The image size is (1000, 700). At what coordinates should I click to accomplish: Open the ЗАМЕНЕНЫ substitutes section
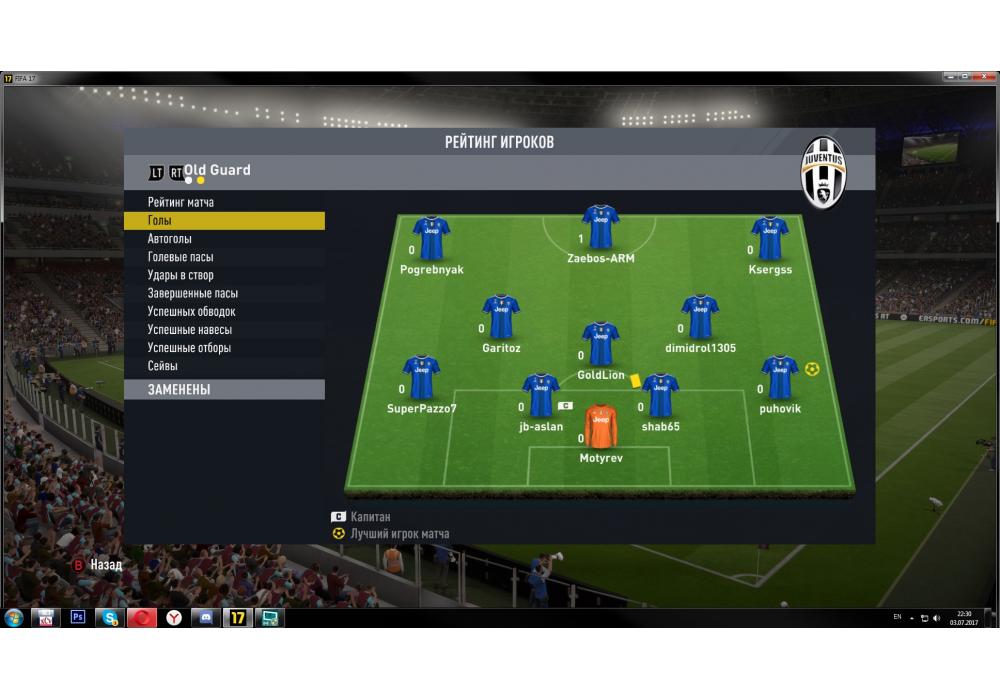click(179, 389)
